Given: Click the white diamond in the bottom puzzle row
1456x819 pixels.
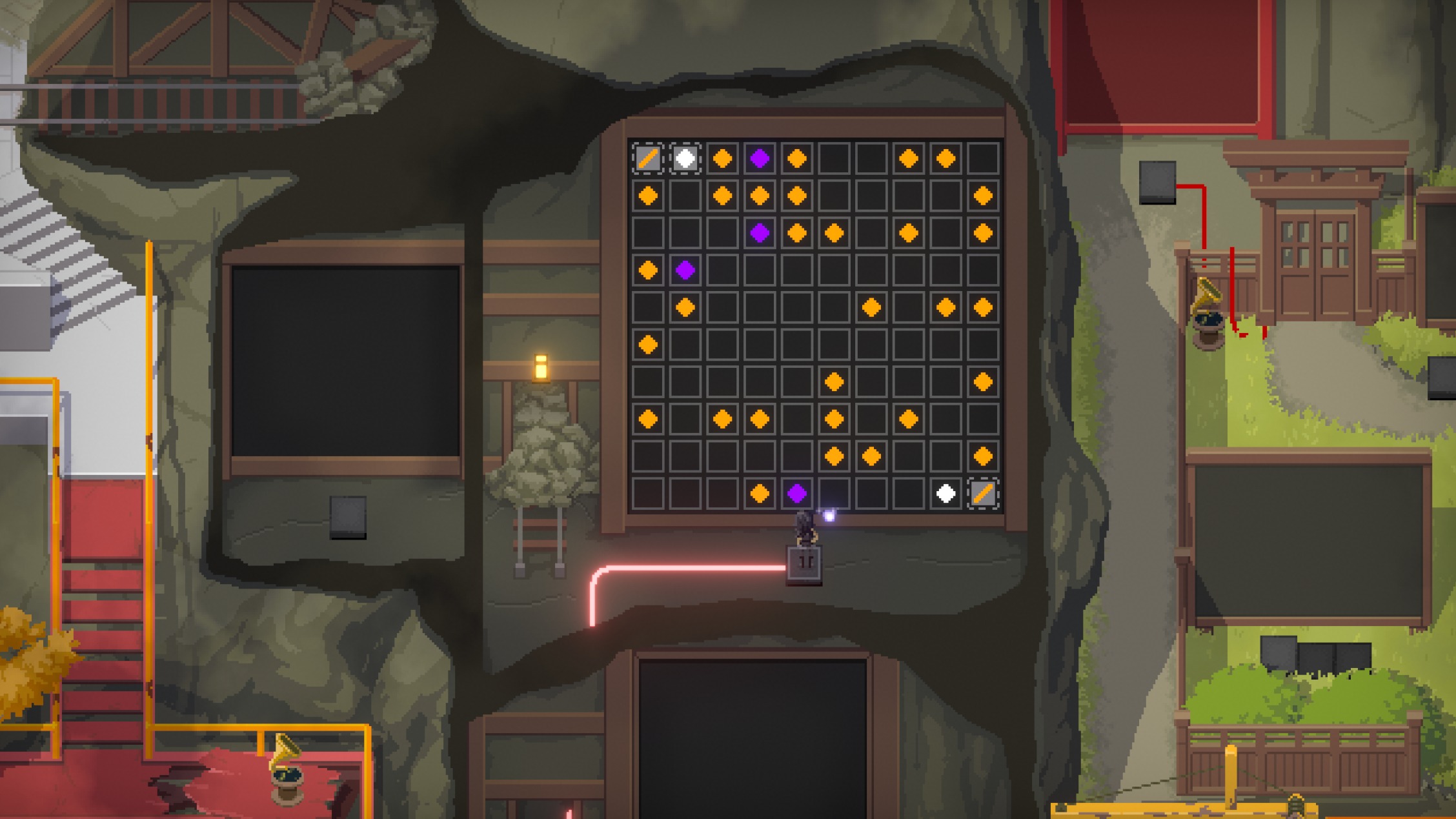Looking at the screenshot, I should [945, 492].
